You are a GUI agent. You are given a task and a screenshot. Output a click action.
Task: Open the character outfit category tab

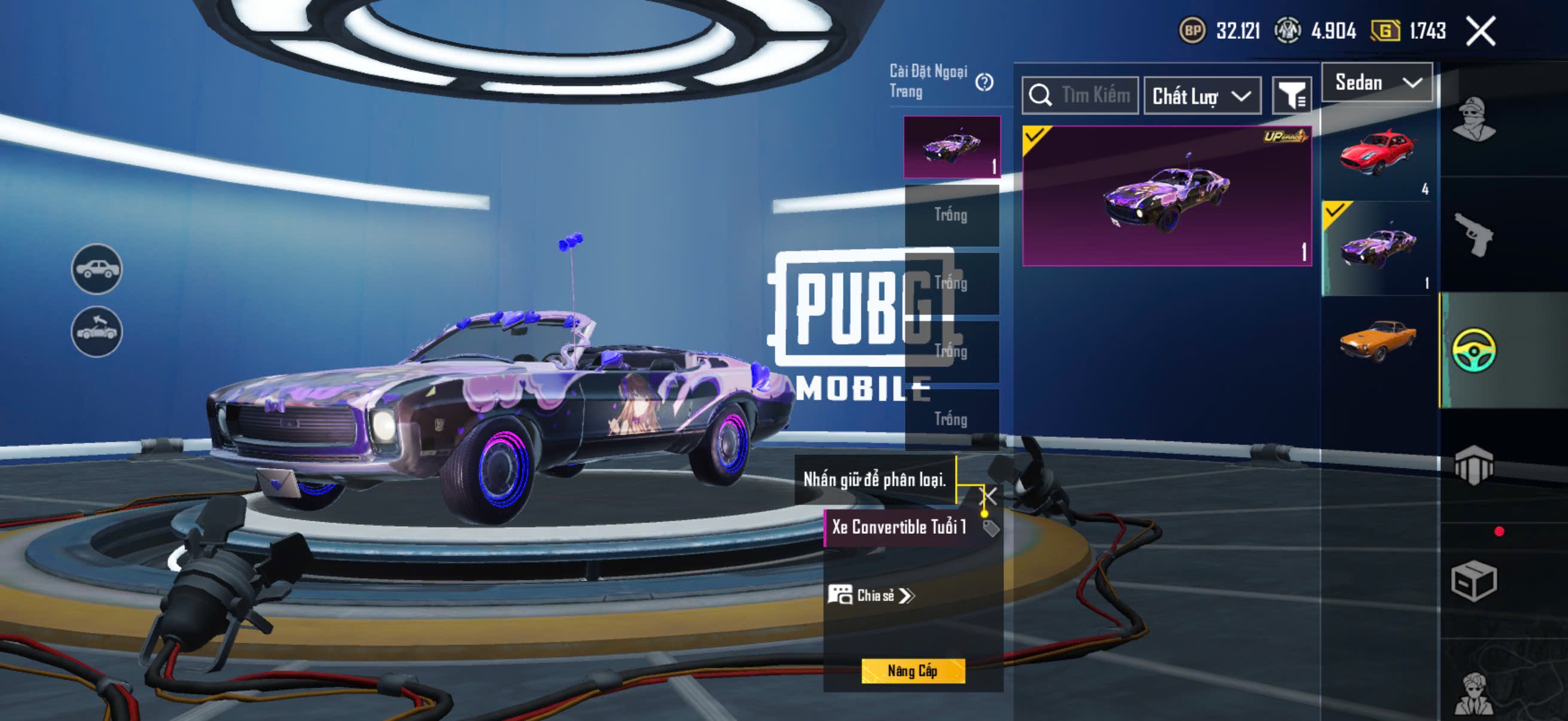click(x=1473, y=118)
